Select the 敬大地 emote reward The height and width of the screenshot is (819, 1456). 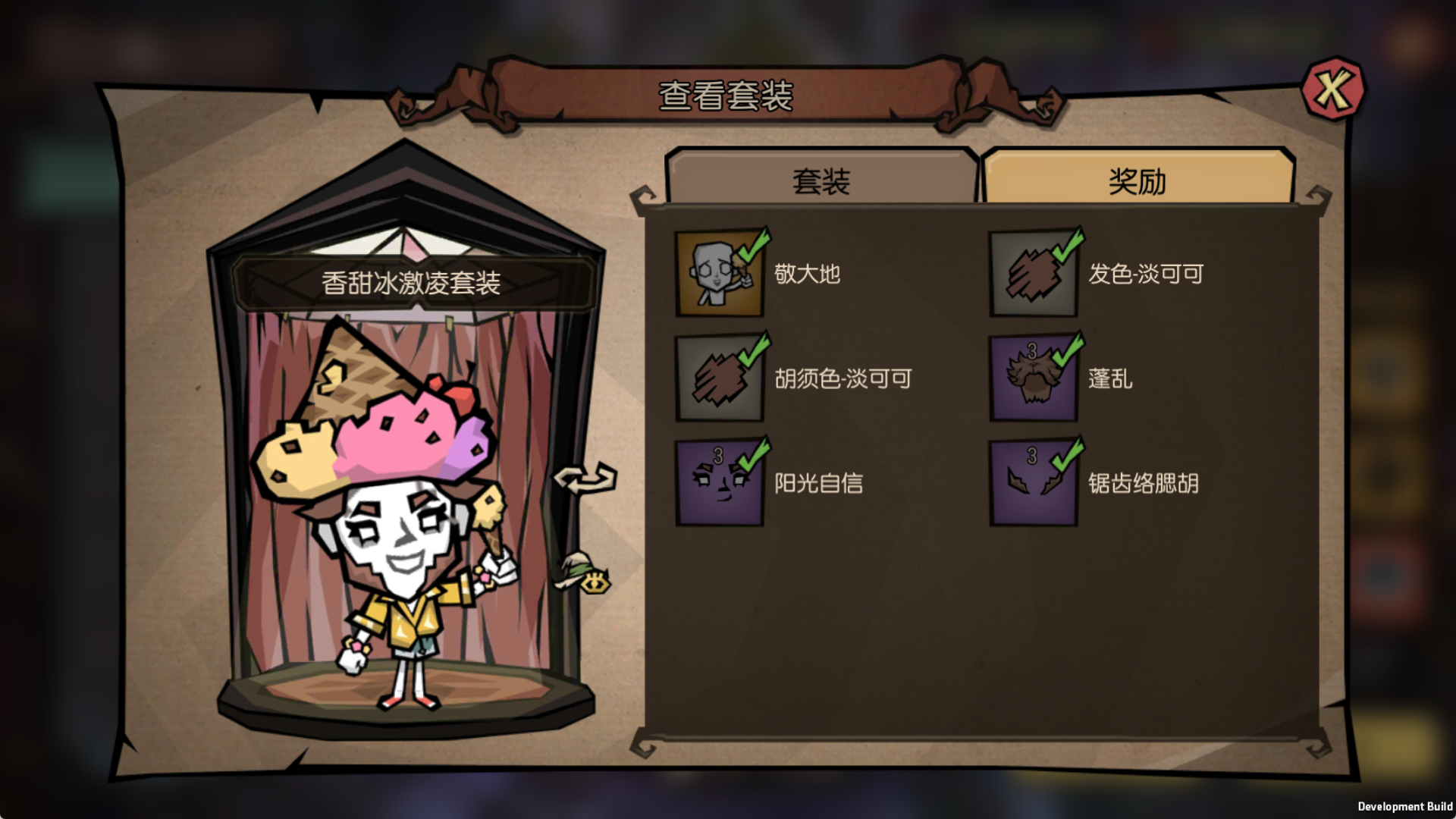[720, 274]
